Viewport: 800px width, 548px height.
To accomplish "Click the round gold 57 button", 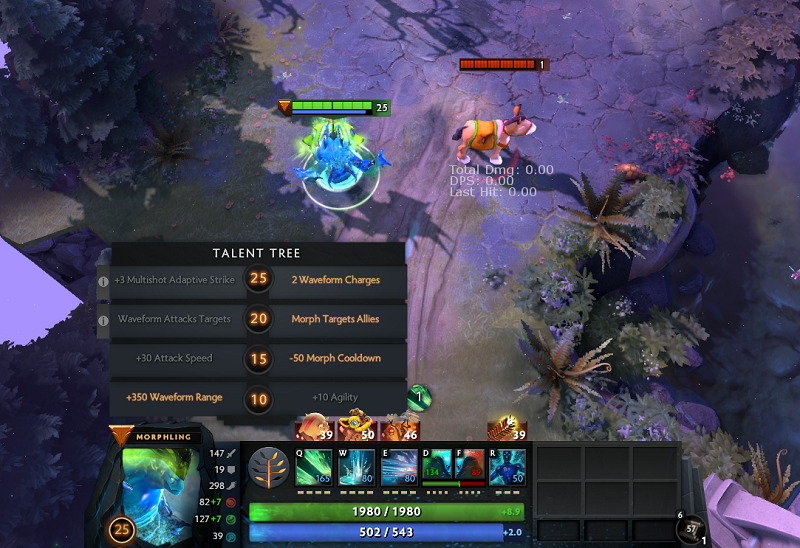I will [x=688, y=528].
